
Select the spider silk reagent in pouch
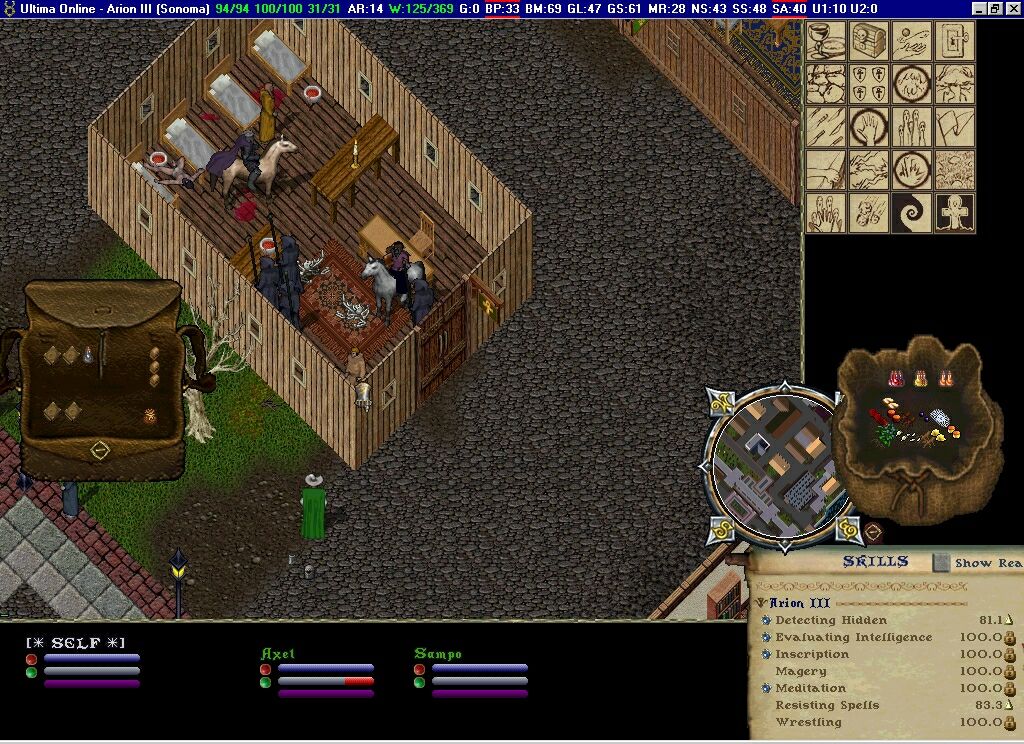coord(940,416)
